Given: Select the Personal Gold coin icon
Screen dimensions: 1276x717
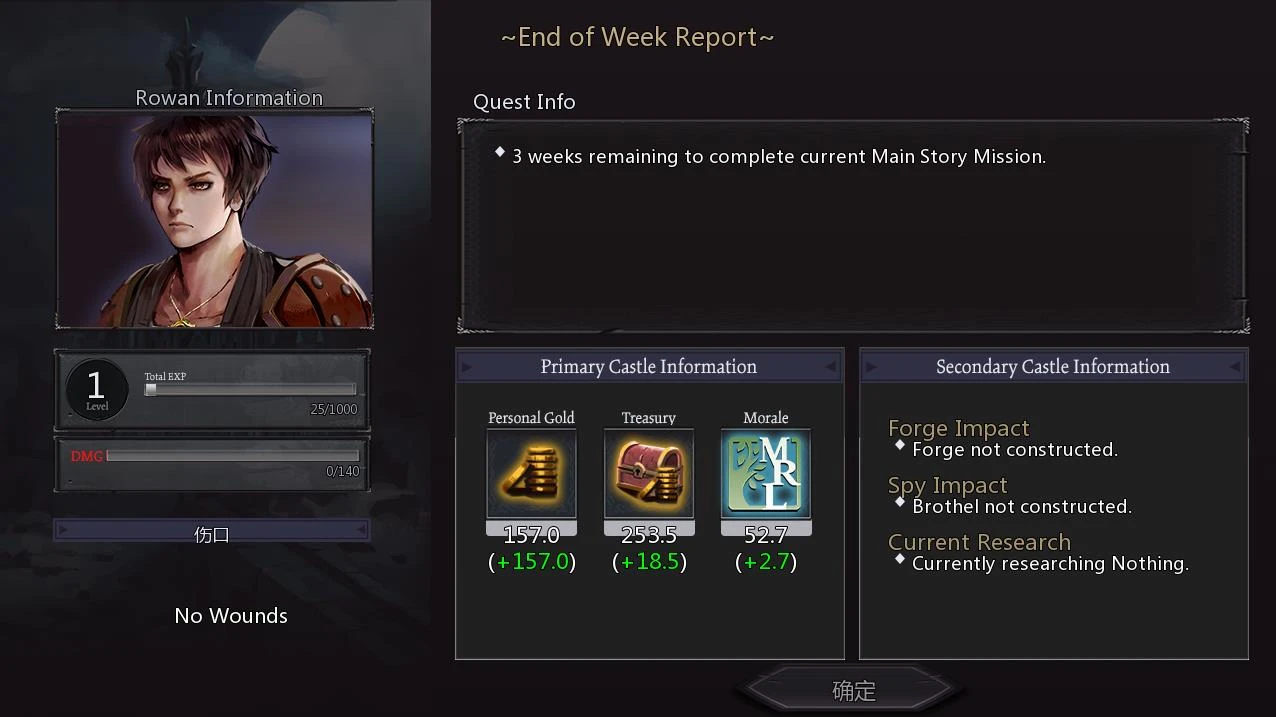Looking at the screenshot, I should tap(531, 474).
